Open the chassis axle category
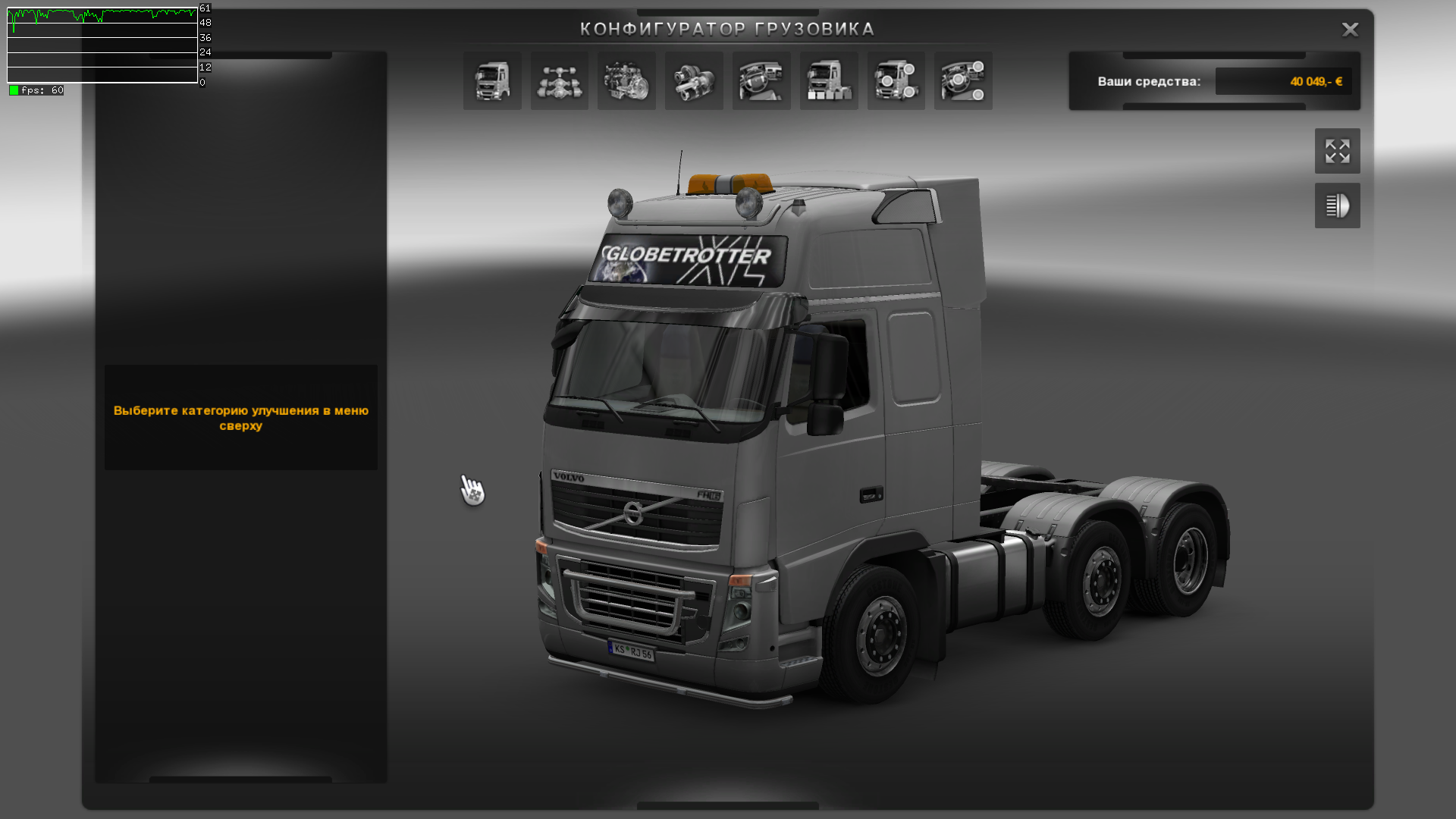 pos(560,81)
